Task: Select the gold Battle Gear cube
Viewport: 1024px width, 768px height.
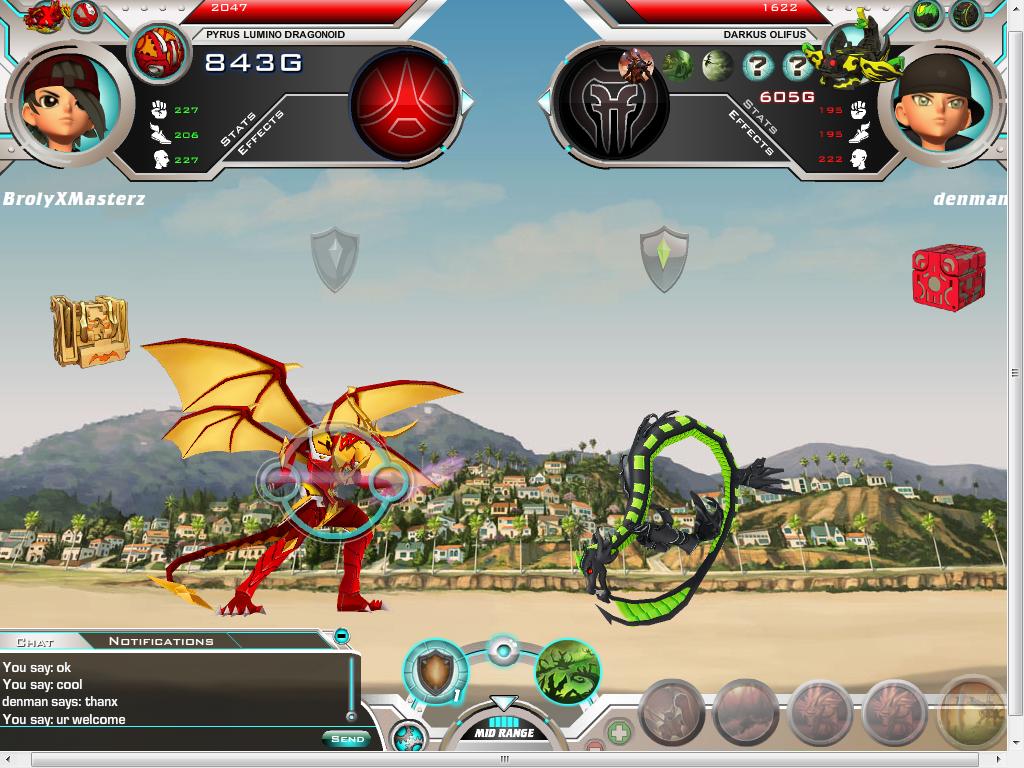Action: pos(90,330)
